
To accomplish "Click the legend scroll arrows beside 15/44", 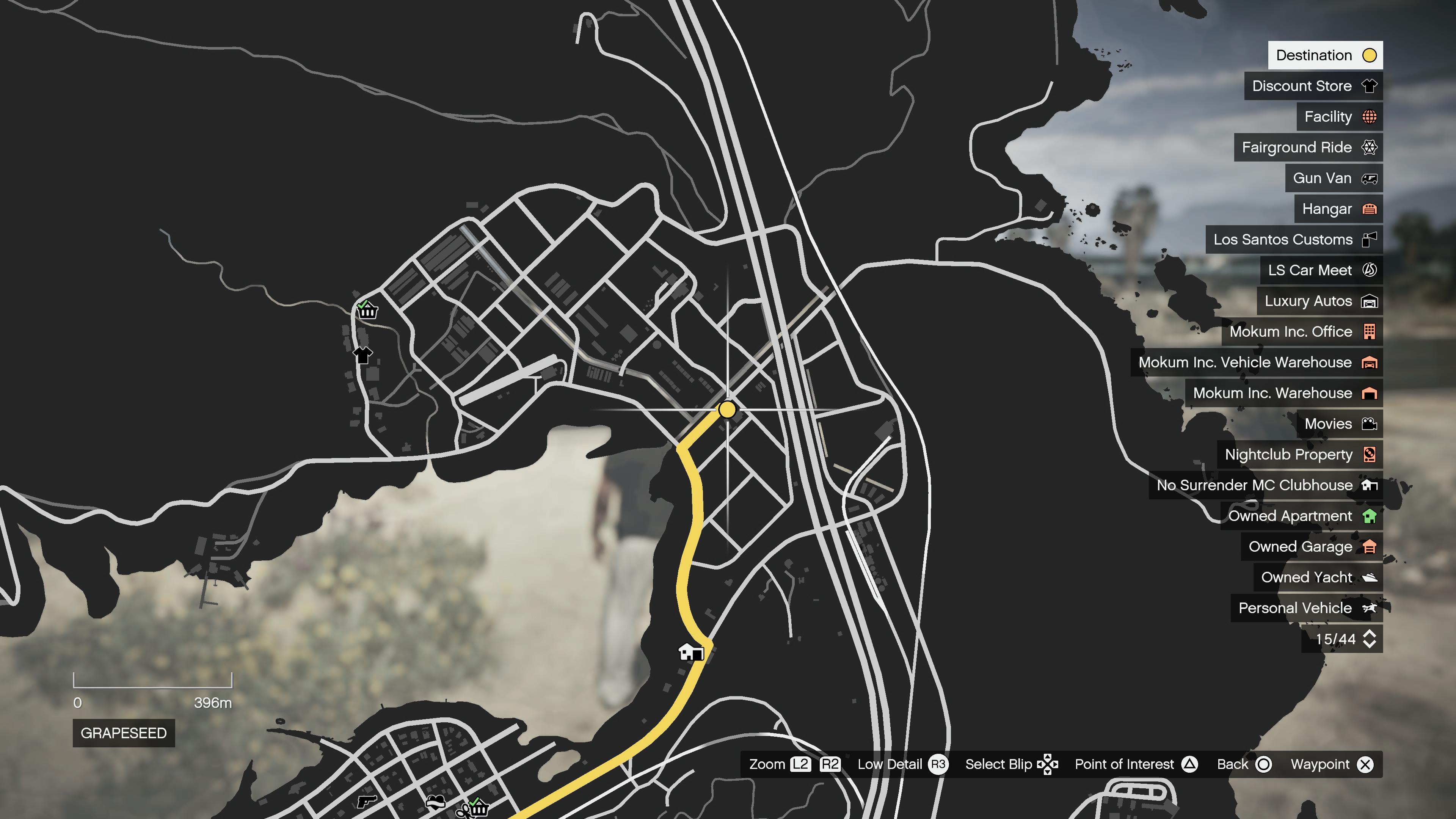I will (x=1369, y=639).
